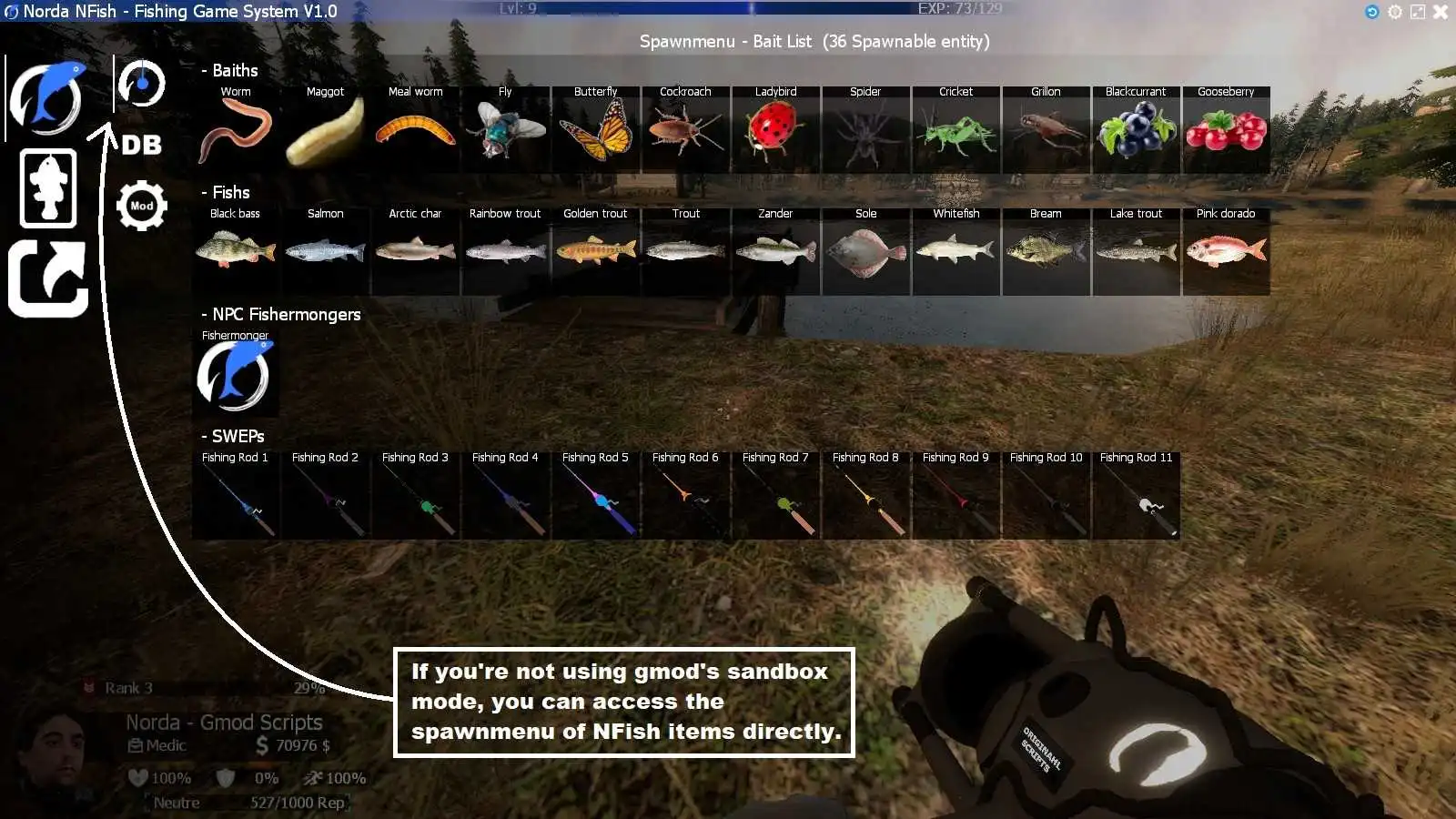This screenshot has width=1456, height=819.
Task: Spawn Fishing Rod 1
Action: point(235,496)
